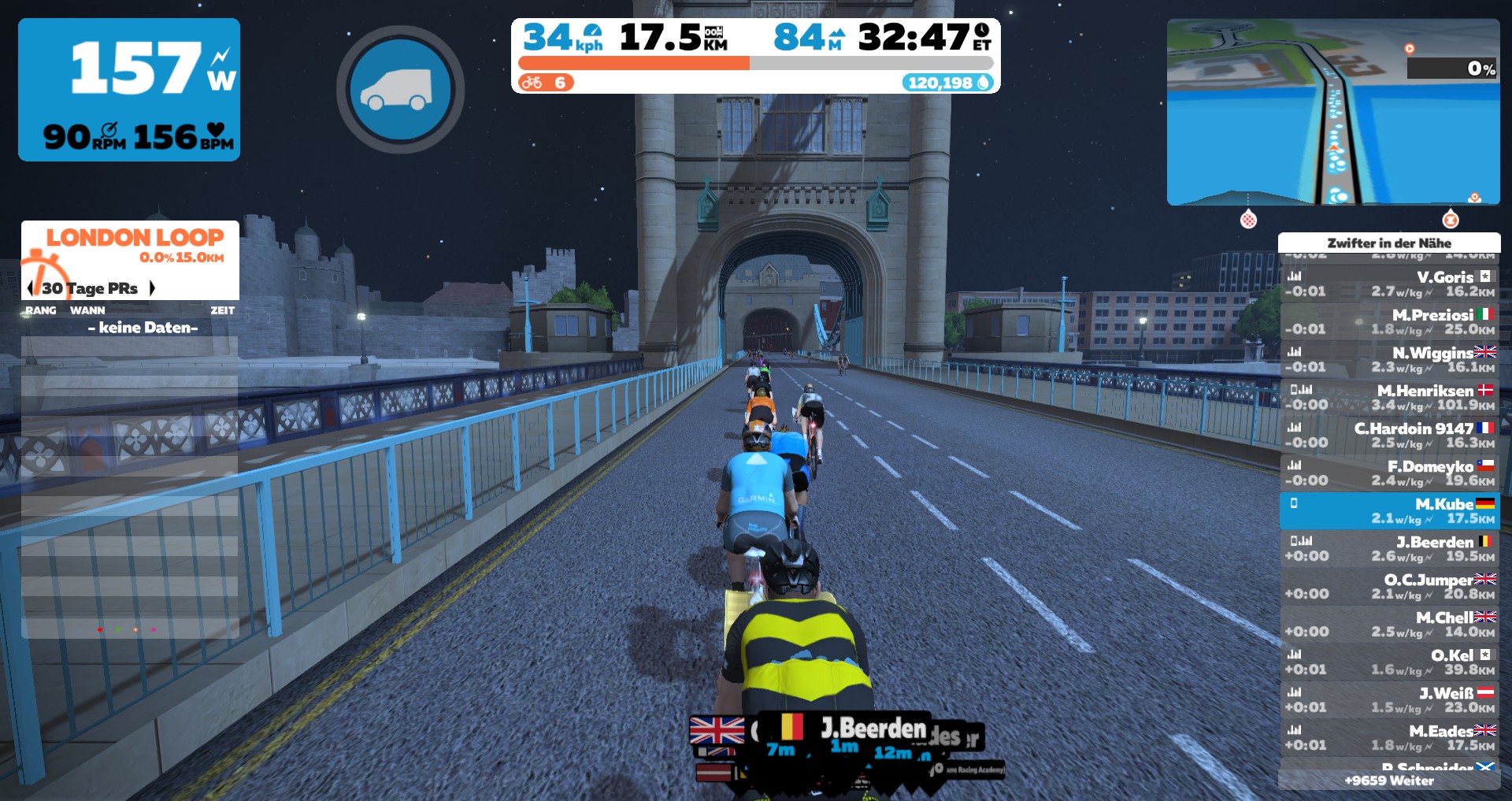Select rider O.Kel in nearby list
The width and height of the screenshot is (1512, 801).
coord(1389,662)
